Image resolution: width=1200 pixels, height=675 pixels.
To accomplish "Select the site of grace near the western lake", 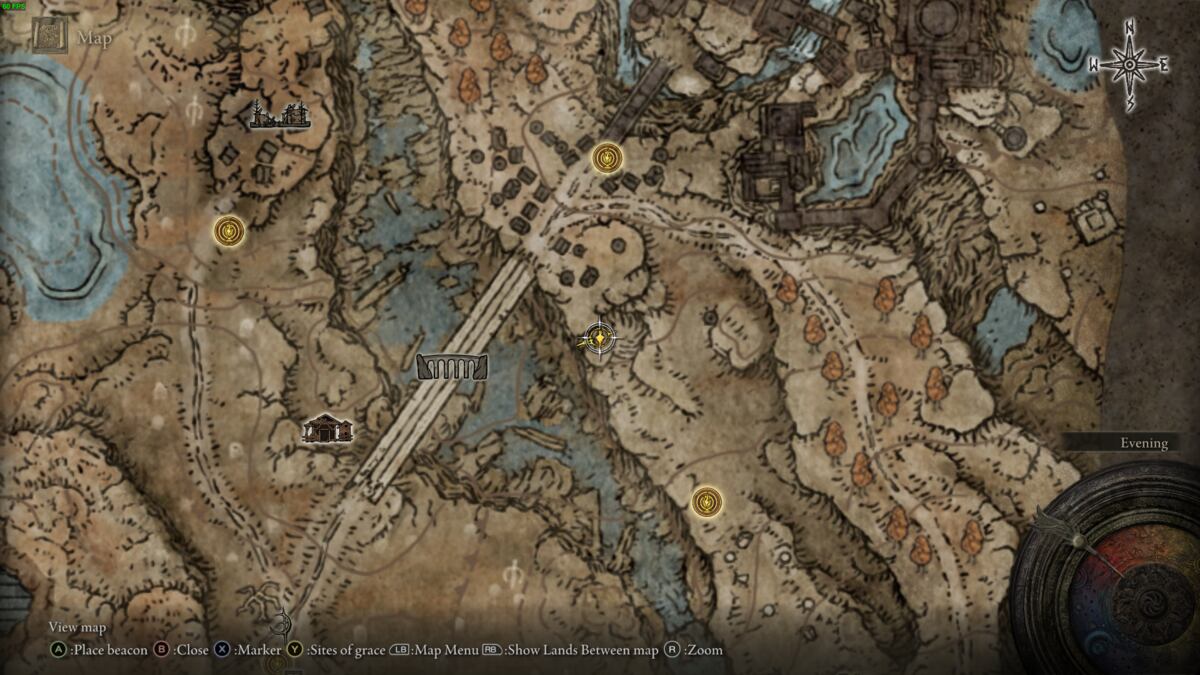I will 229,231.
